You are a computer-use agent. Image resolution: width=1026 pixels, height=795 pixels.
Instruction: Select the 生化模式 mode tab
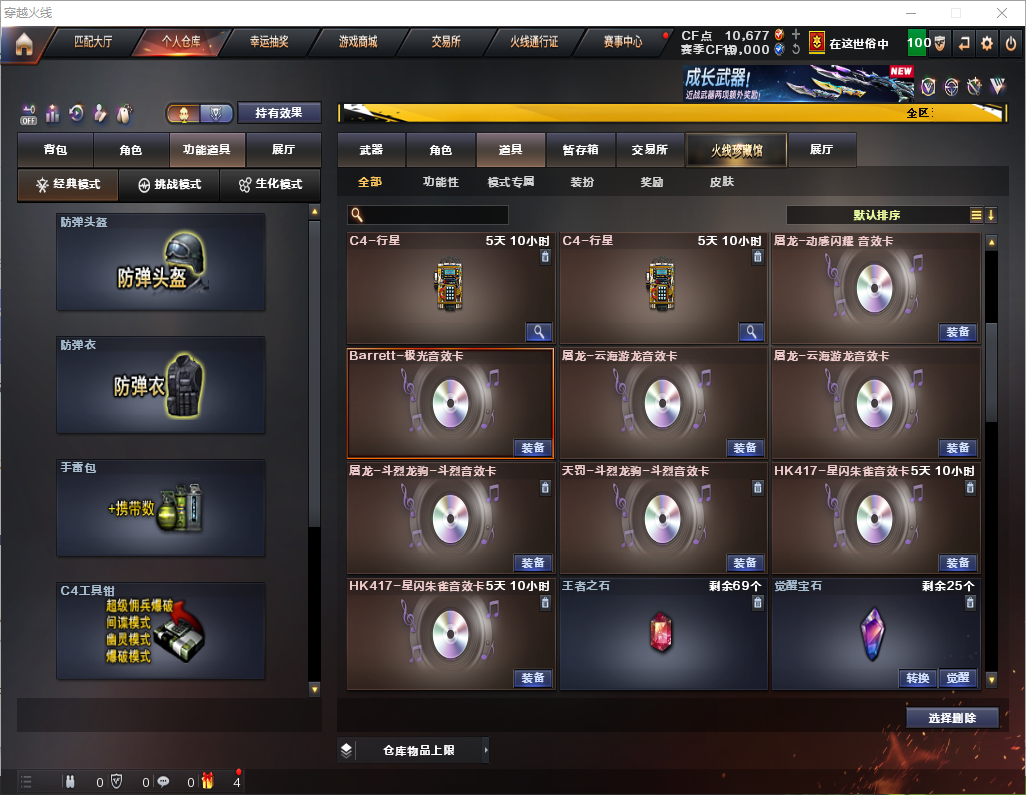pyautogui.click(x=270, y=185)
